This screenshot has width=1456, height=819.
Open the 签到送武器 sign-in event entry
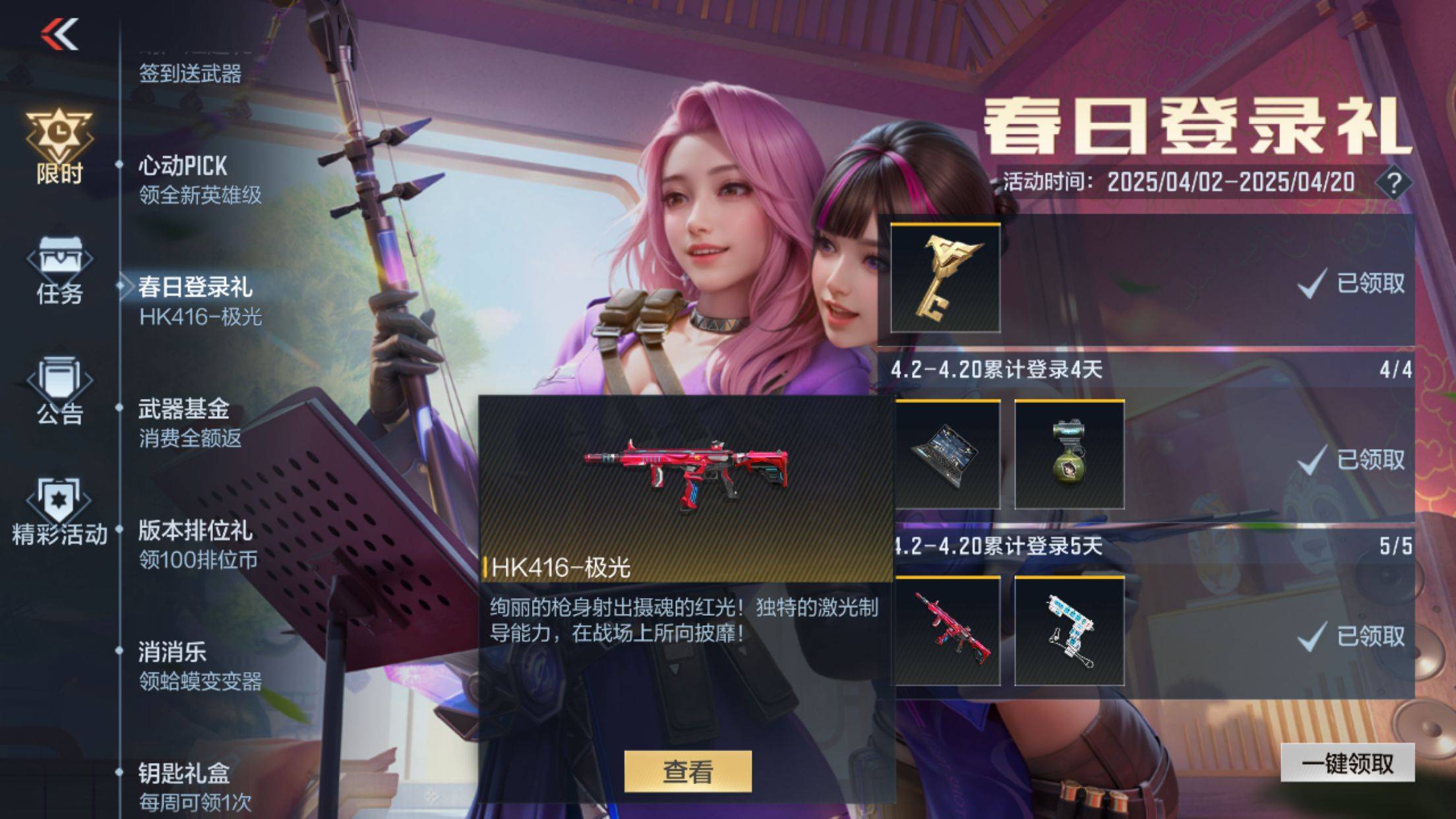190,73
